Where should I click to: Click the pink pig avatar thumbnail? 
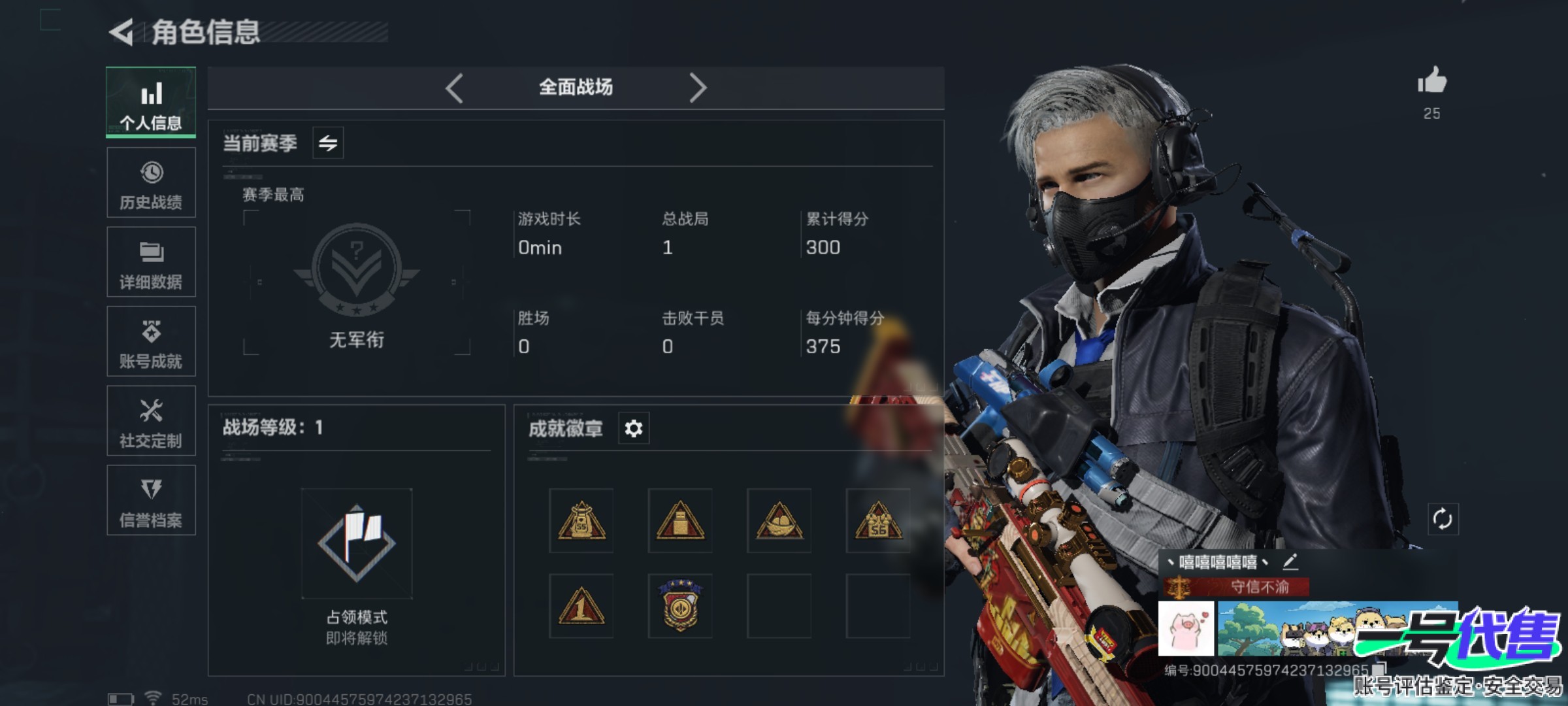[1186, 629]
